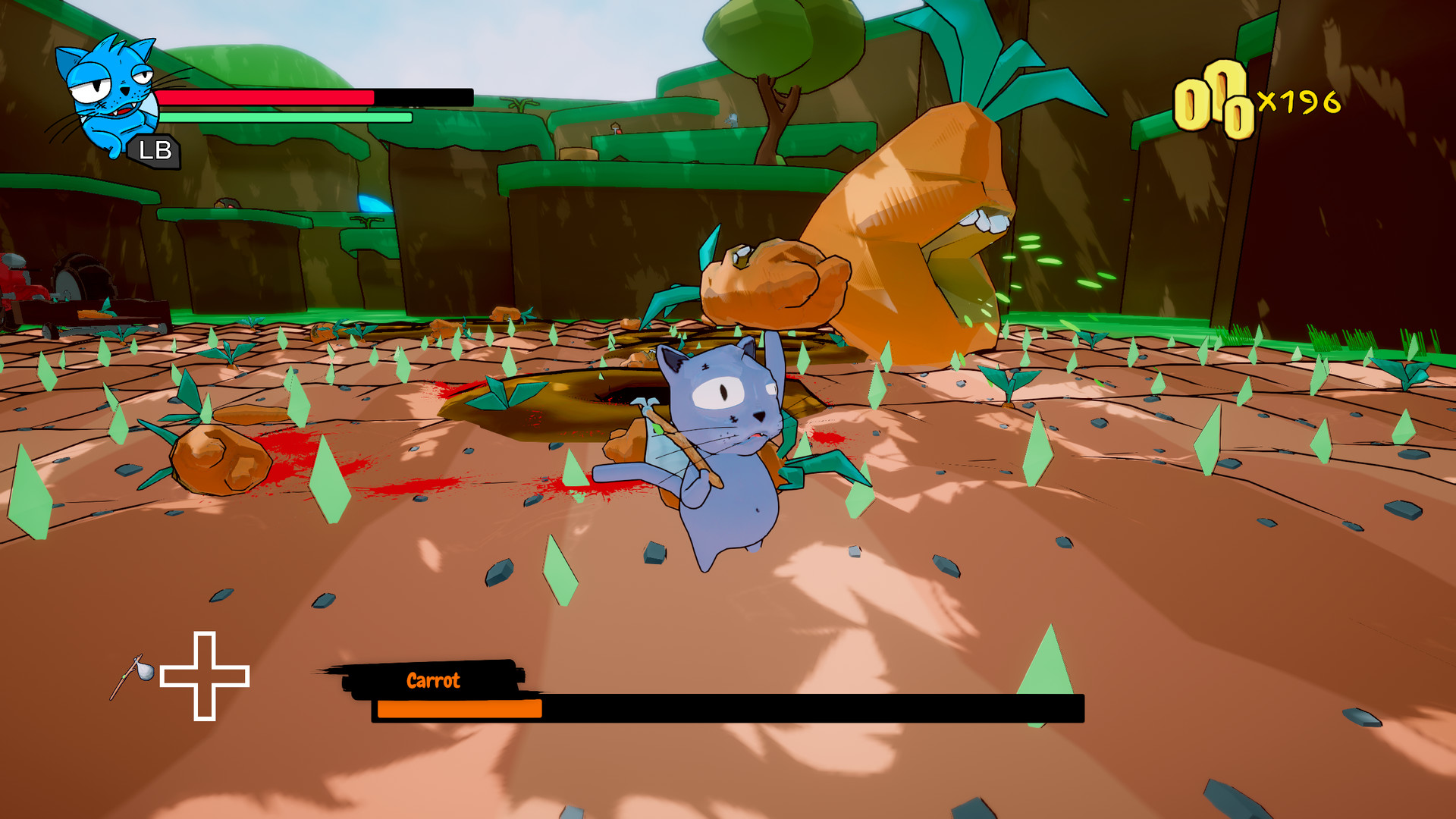The width and height of the screenshot is (1456, 819).
Task: Select the Carrot boss name label
Action: pyautogui.click(x=432, y=680)
